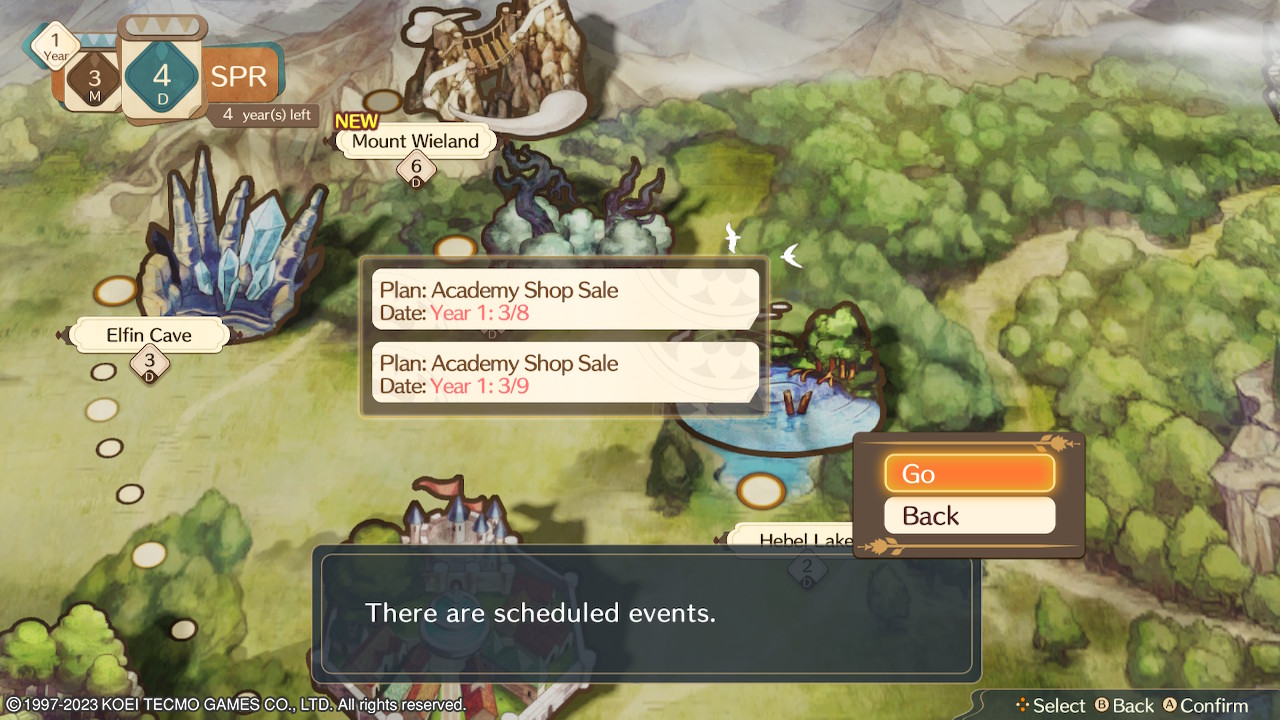Select the Academy Shop Sale 3/8 plan
The height and width of the screenshot is (720, 1280).
pyautogui.click(x=565, y=301)
